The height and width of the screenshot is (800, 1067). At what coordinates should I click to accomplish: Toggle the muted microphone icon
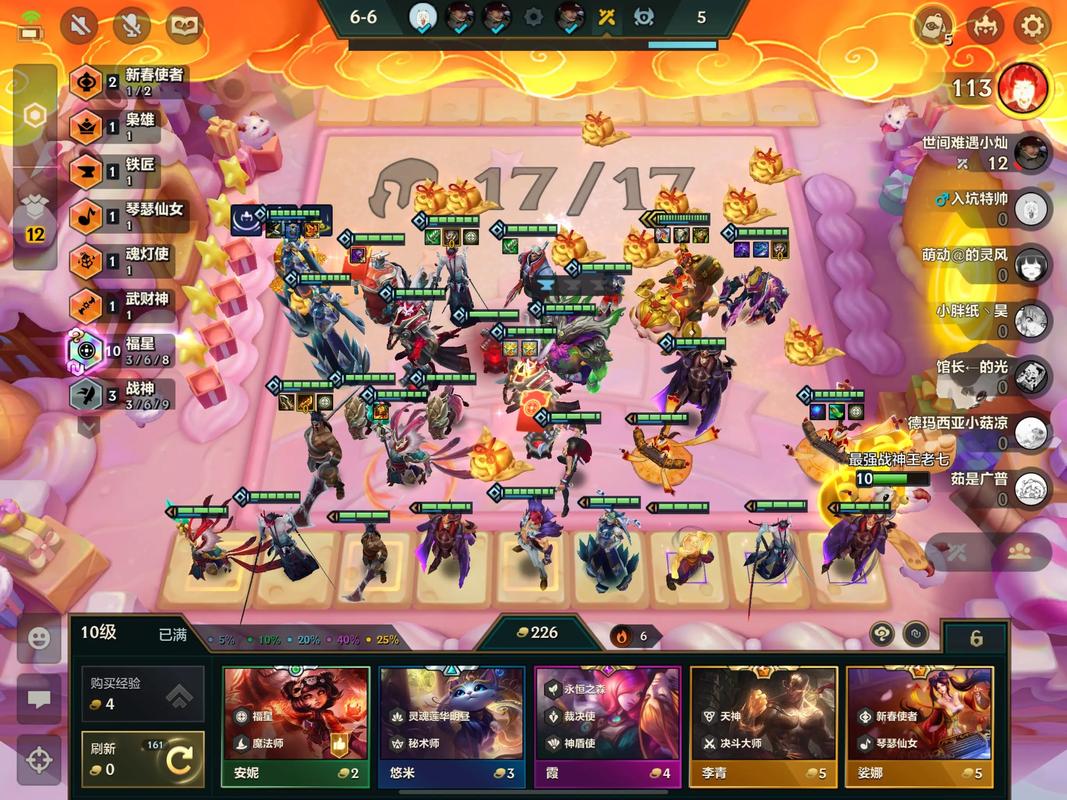tap(131, 25)
